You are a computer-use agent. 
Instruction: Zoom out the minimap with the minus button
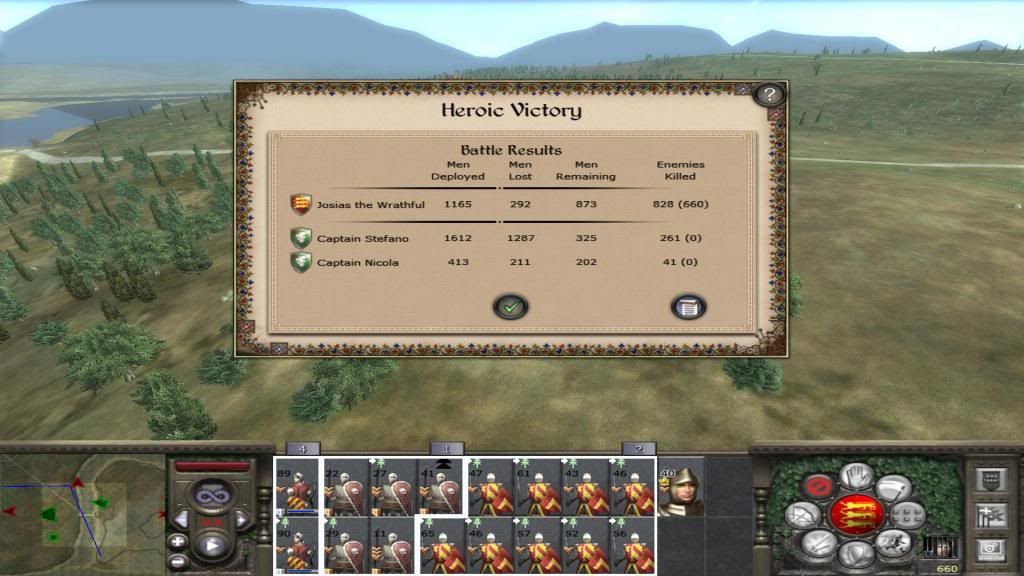coord(178,561)
